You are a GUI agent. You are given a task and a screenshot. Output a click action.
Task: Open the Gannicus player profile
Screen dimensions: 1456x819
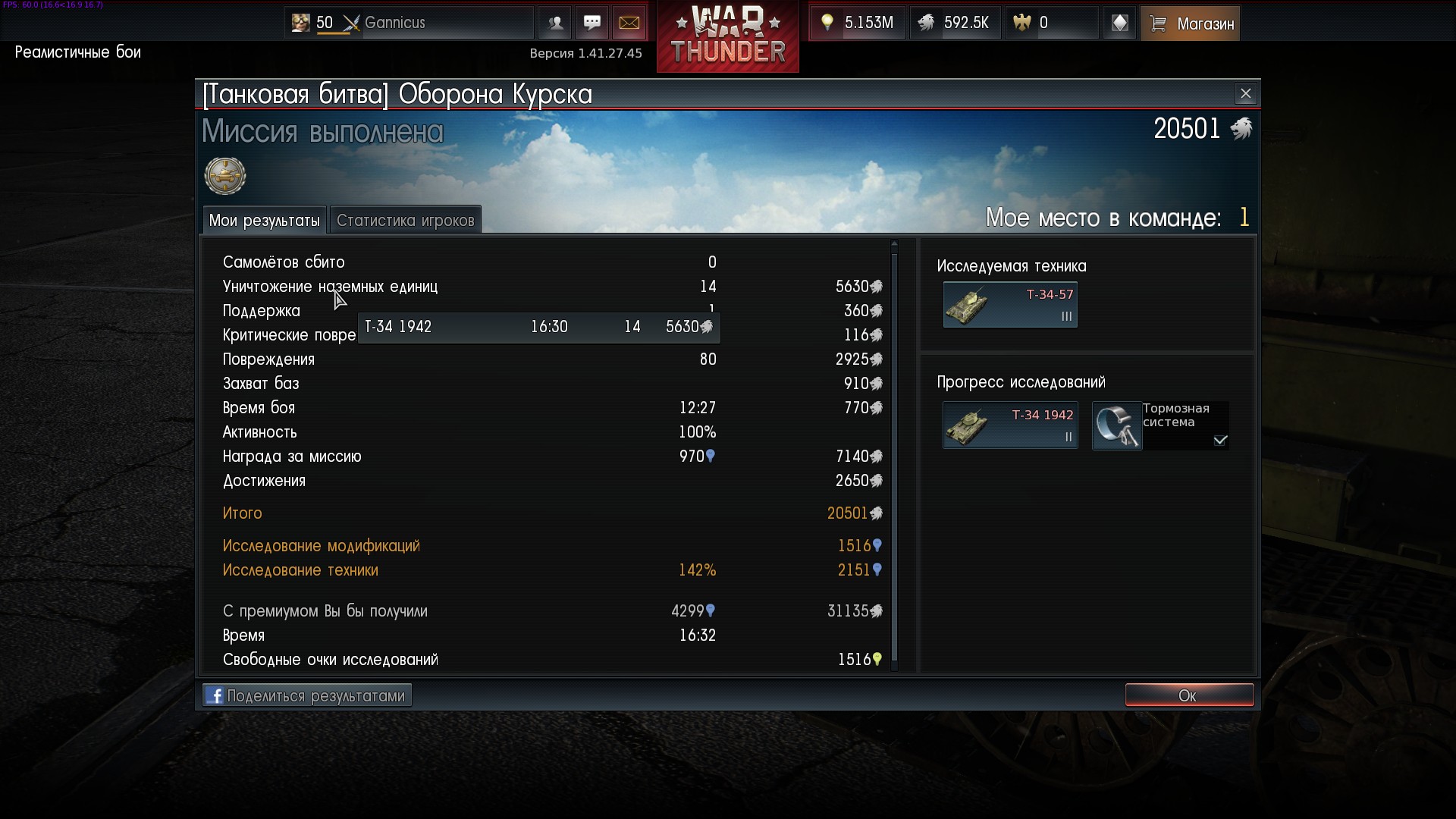(x=409, y=23)
